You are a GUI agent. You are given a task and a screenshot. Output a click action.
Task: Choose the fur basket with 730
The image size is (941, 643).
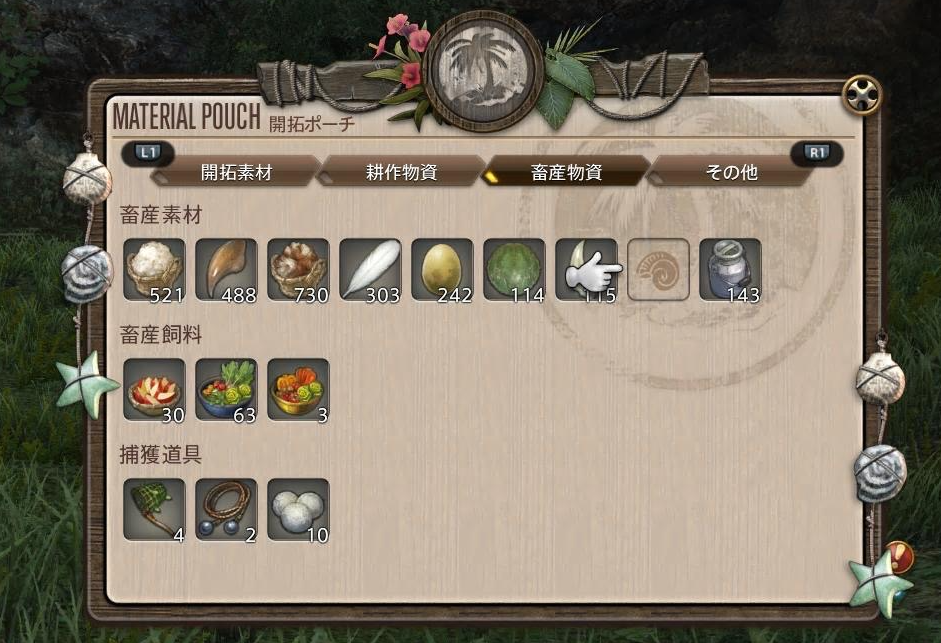click(298, 269)
